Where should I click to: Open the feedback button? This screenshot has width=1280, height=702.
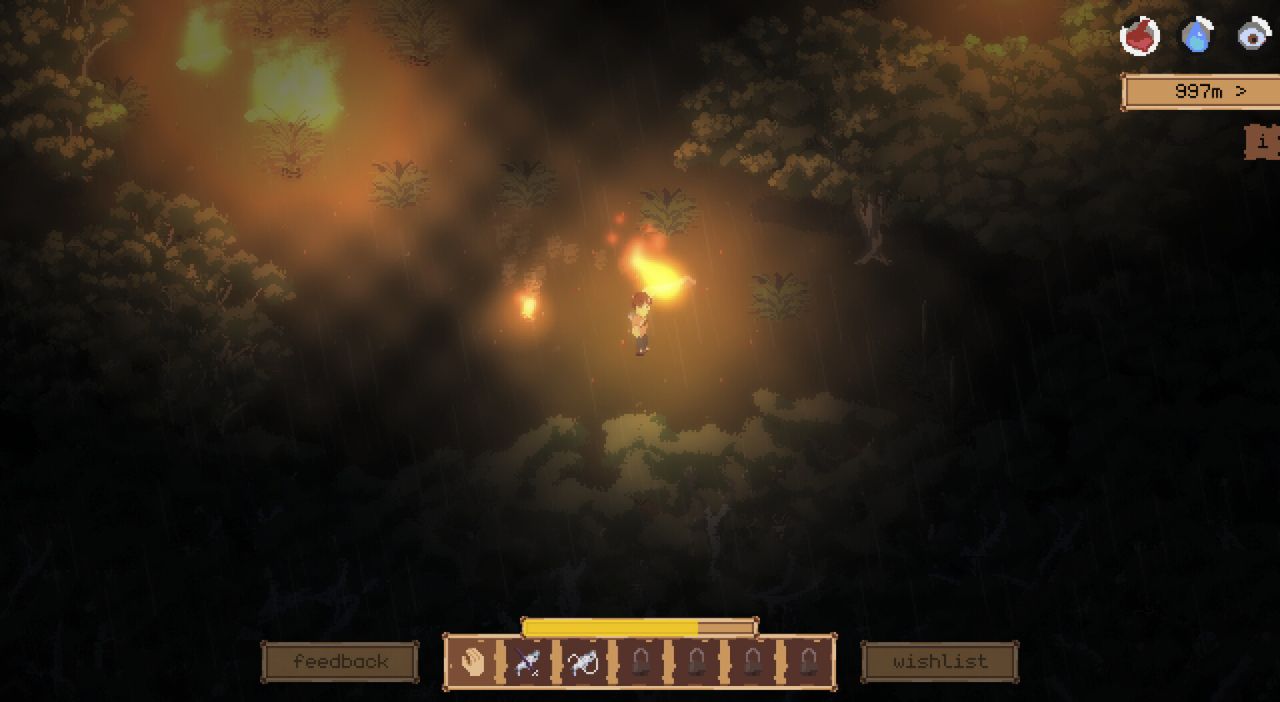(340, 662)
